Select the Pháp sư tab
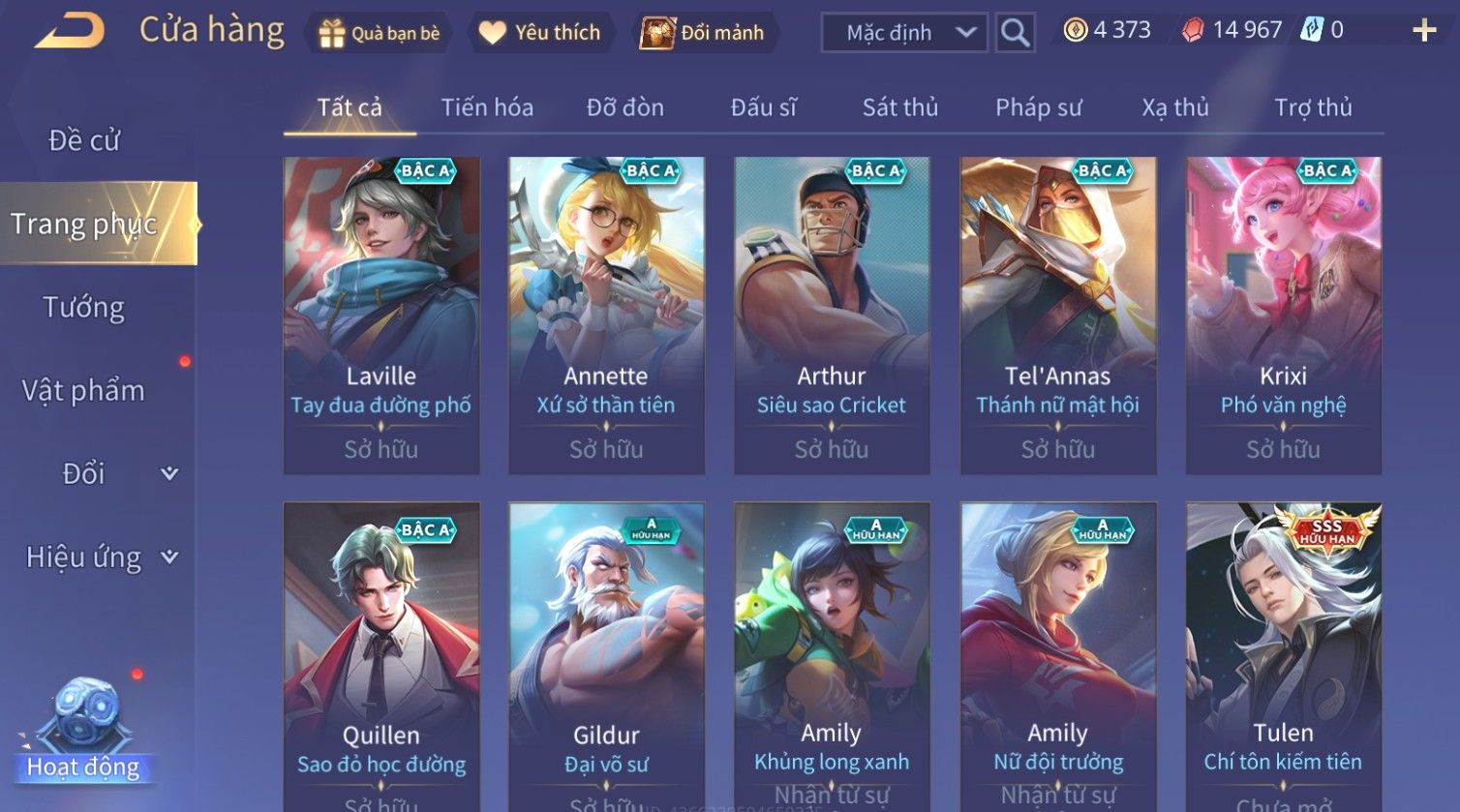The height and width of the screenshot is (812, 1460). 1038,107
